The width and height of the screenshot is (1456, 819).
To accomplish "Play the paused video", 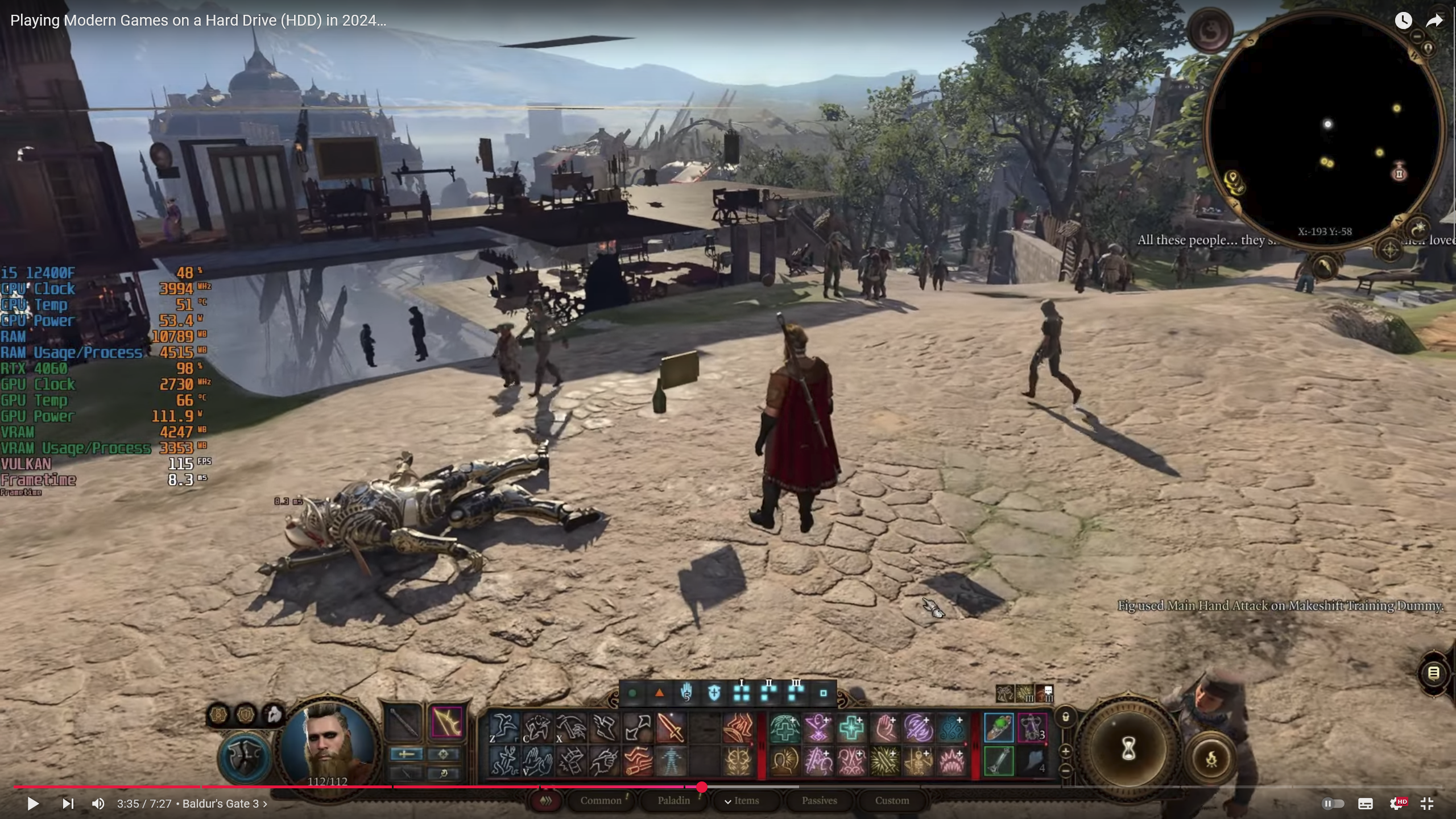I will [x=33, y=804].
